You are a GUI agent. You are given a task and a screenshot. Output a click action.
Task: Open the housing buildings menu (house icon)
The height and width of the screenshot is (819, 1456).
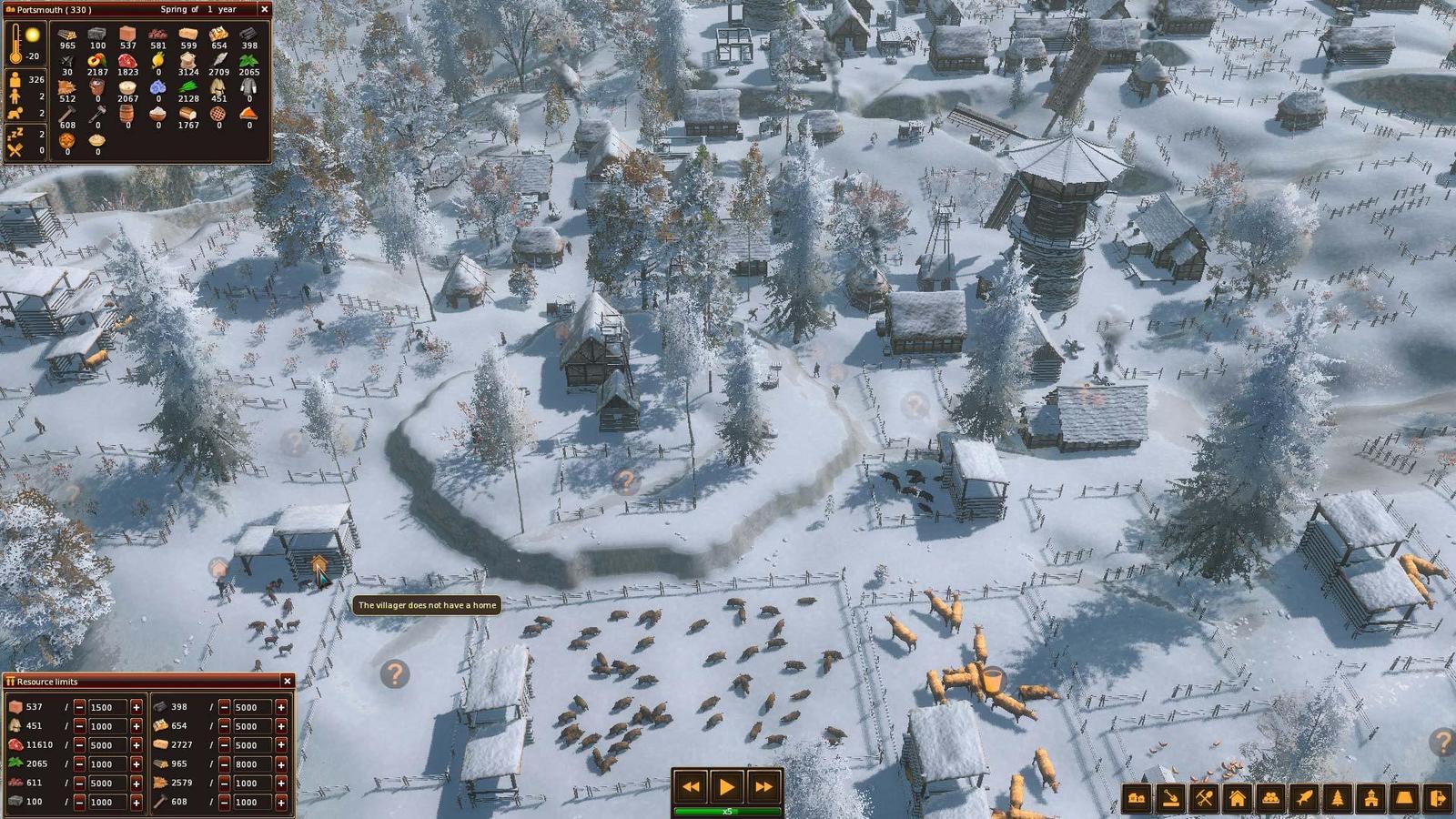coord(1238,797)
